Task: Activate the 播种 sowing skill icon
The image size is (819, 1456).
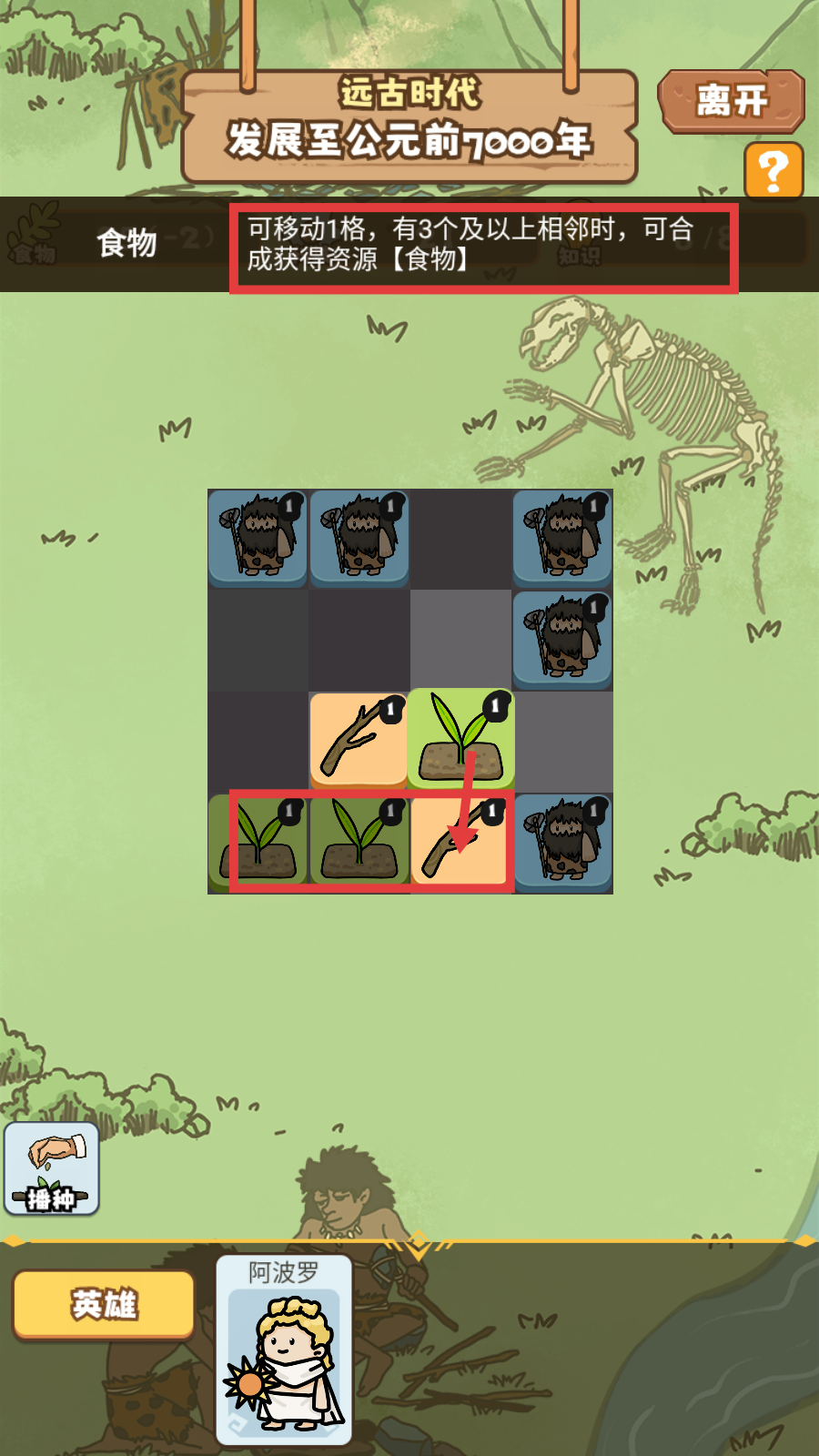Action: [x=52, y=1168]
